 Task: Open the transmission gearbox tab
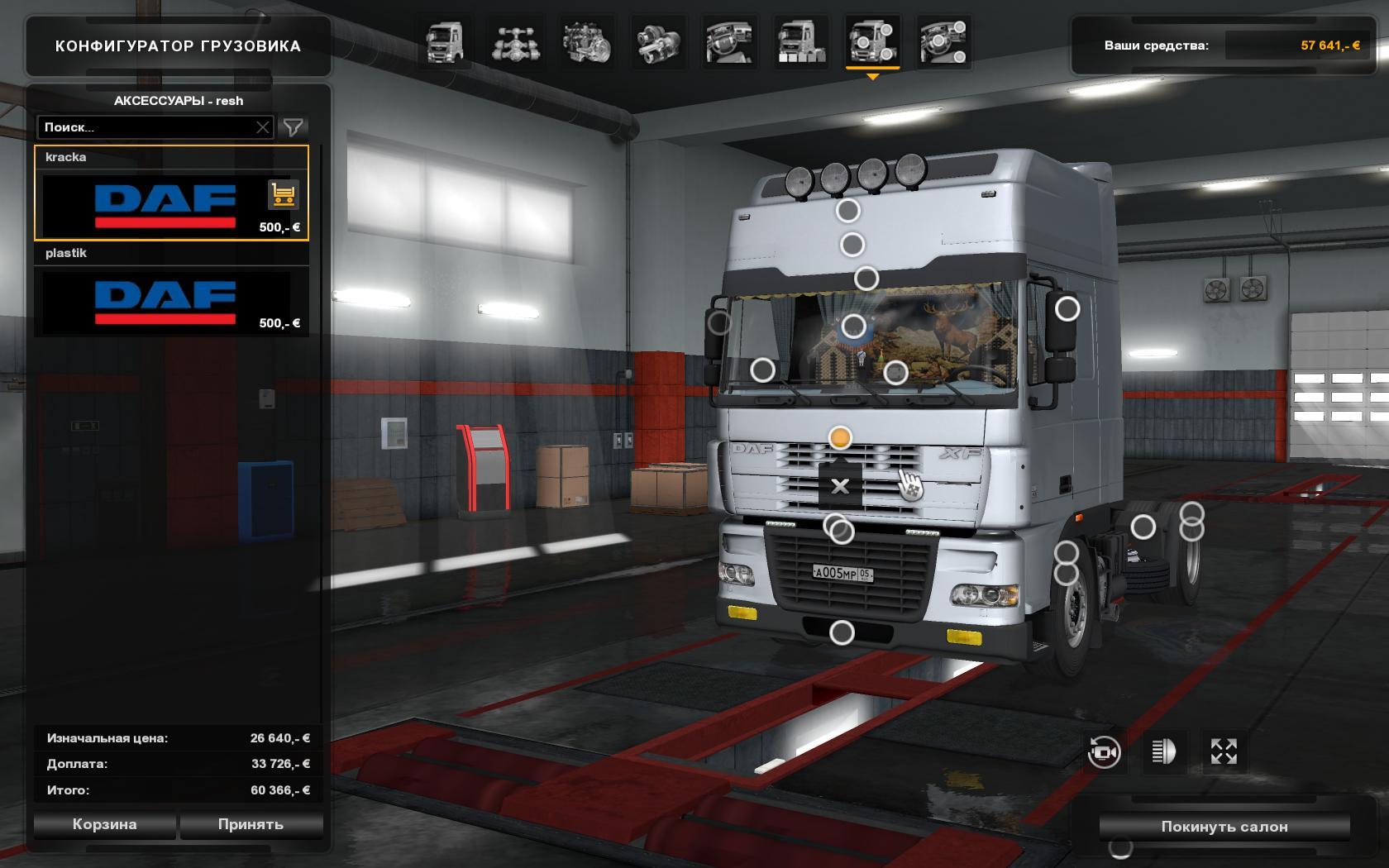[658, 42]
